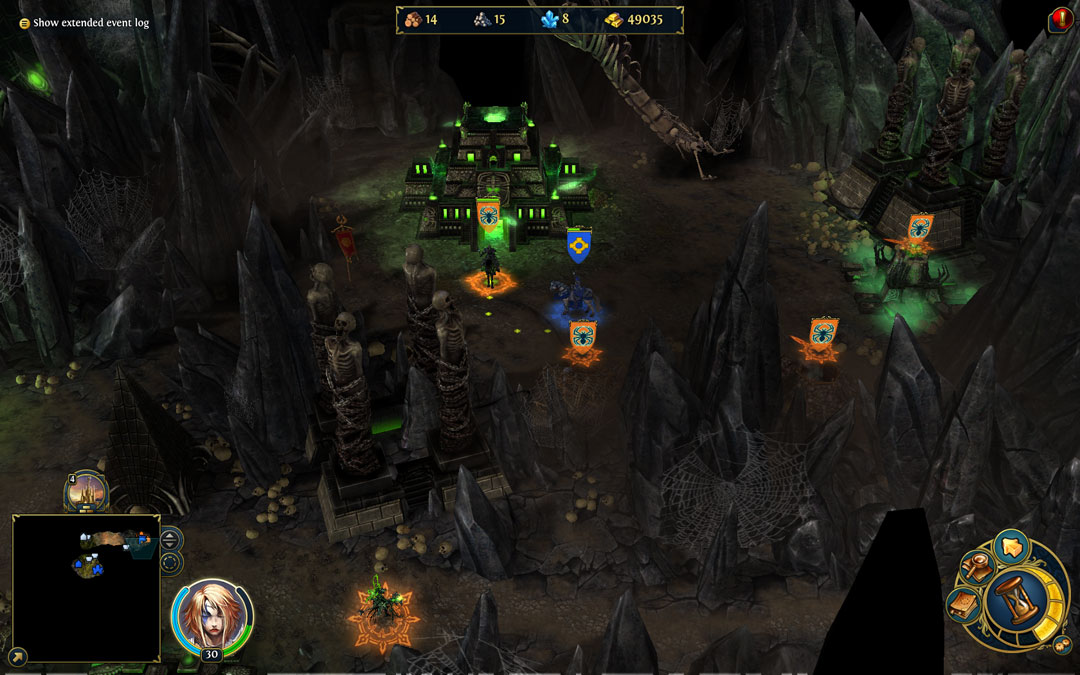Open the magnifying glass and map button
Image resolution: width=1080 pixels, height=675 pixels.
pos(976,568)
